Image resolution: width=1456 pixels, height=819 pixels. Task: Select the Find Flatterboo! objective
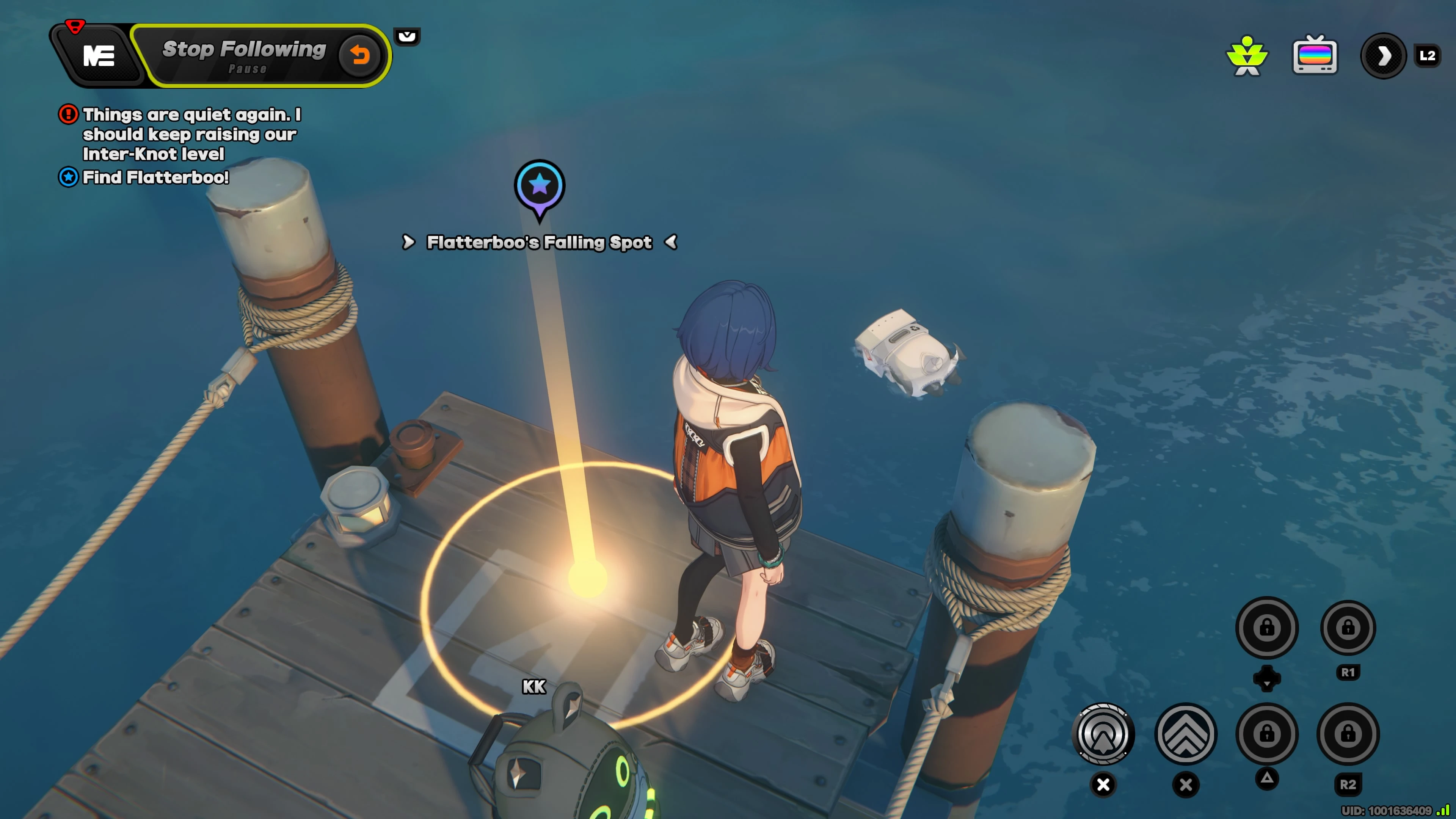pos(155,177)
